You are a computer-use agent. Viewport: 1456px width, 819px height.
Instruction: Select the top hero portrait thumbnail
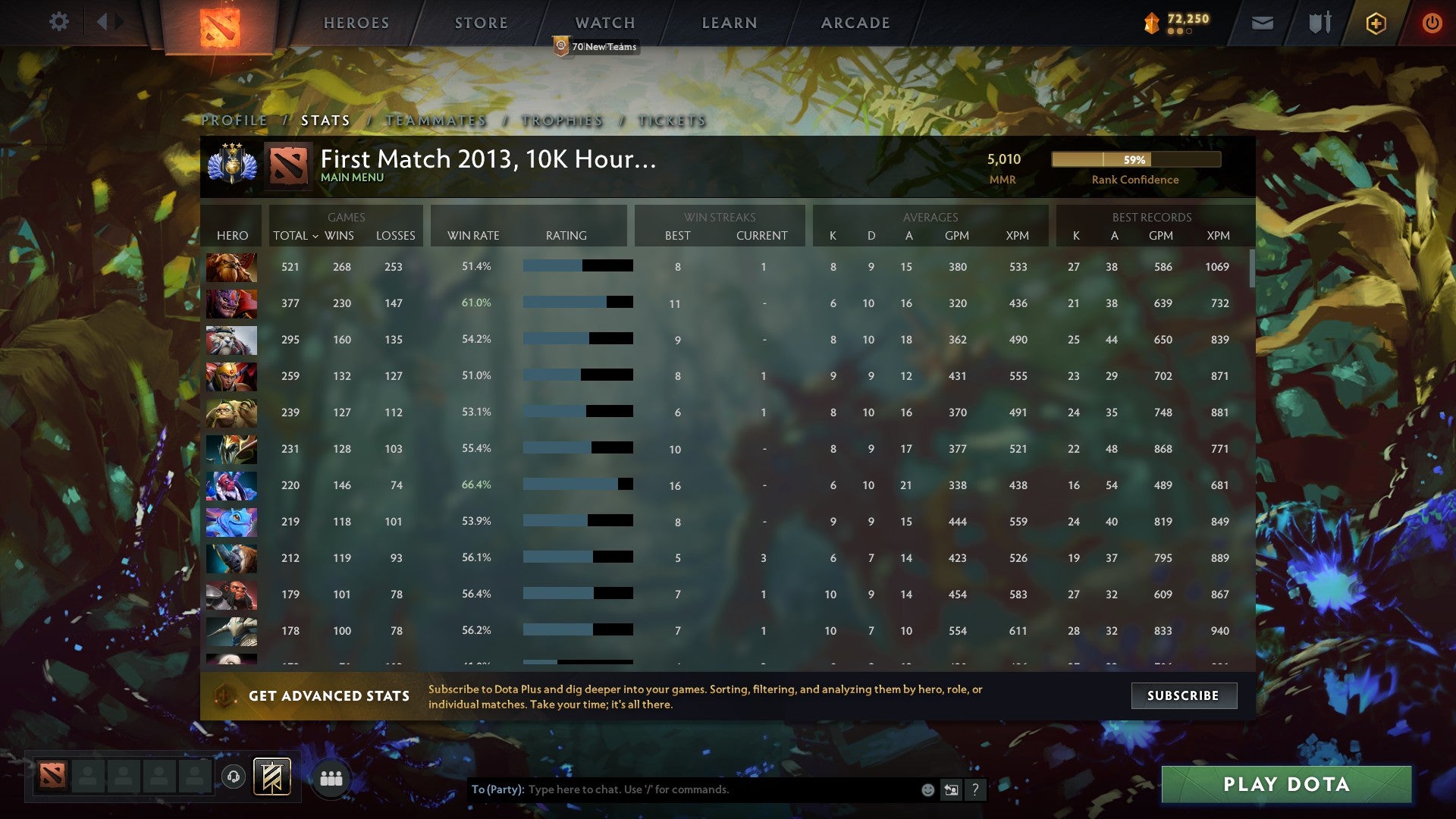[x=231, y=266]
